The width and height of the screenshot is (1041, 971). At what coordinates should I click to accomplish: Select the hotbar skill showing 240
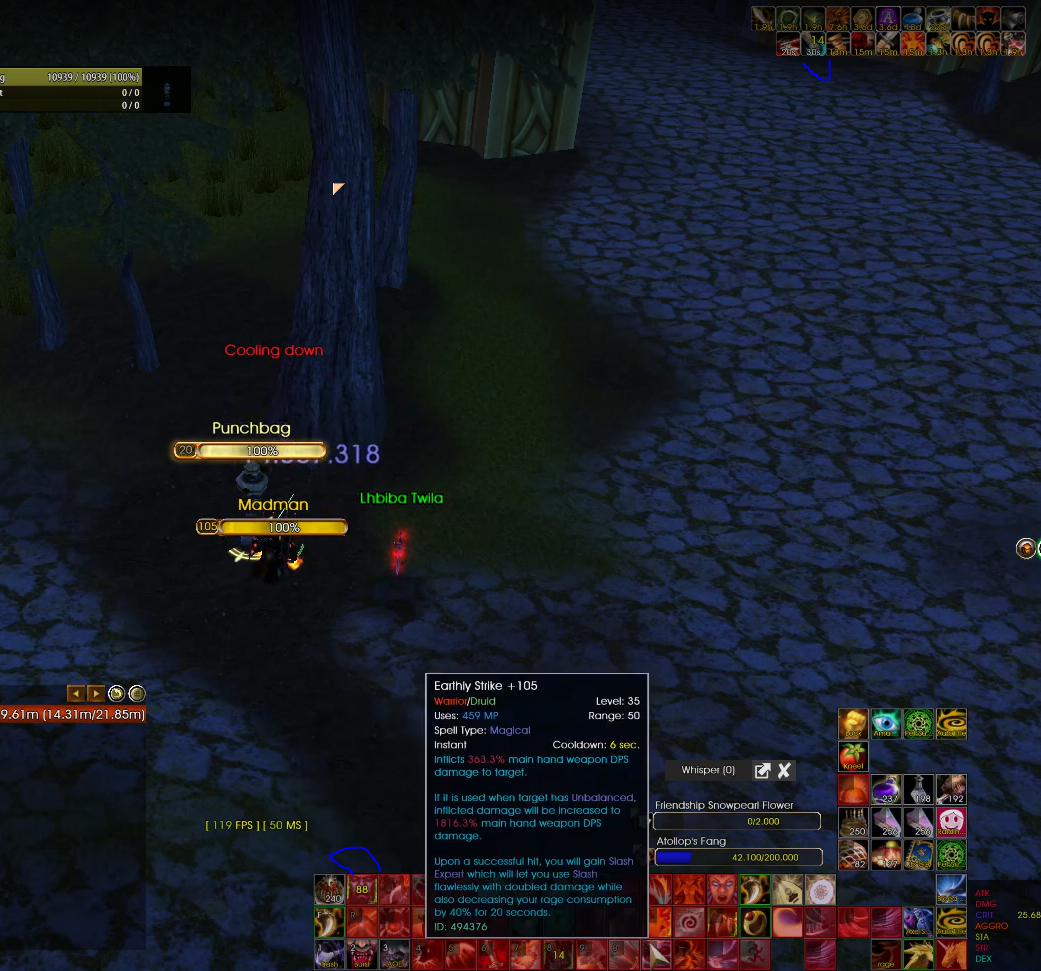pos(329,889)
